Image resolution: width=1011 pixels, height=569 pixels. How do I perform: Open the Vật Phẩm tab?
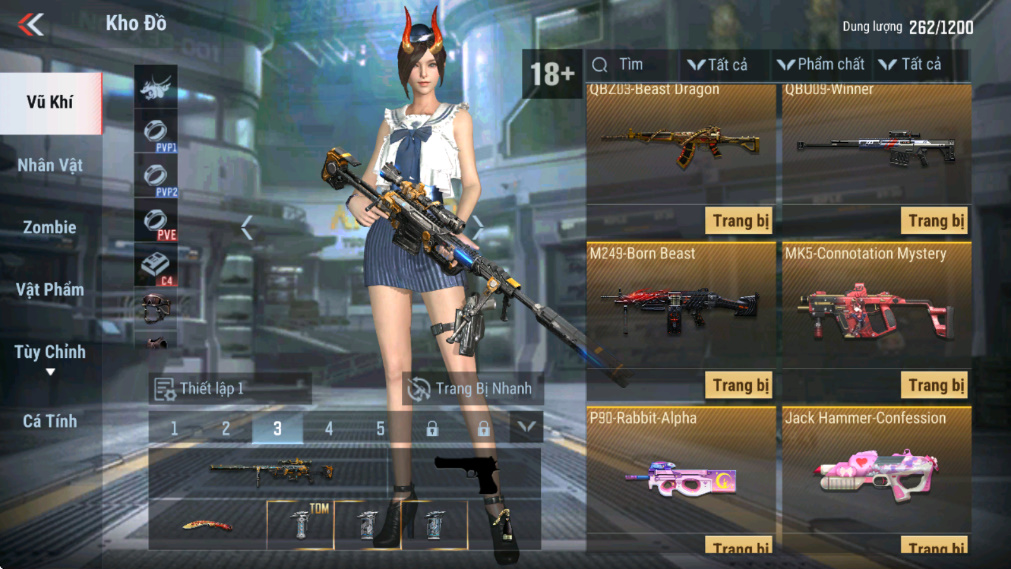[50, 290]
